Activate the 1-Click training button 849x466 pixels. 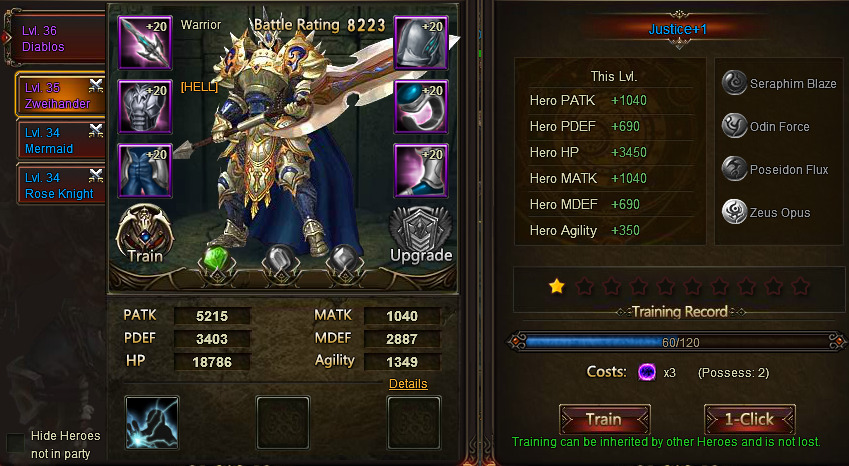[749, 419]
